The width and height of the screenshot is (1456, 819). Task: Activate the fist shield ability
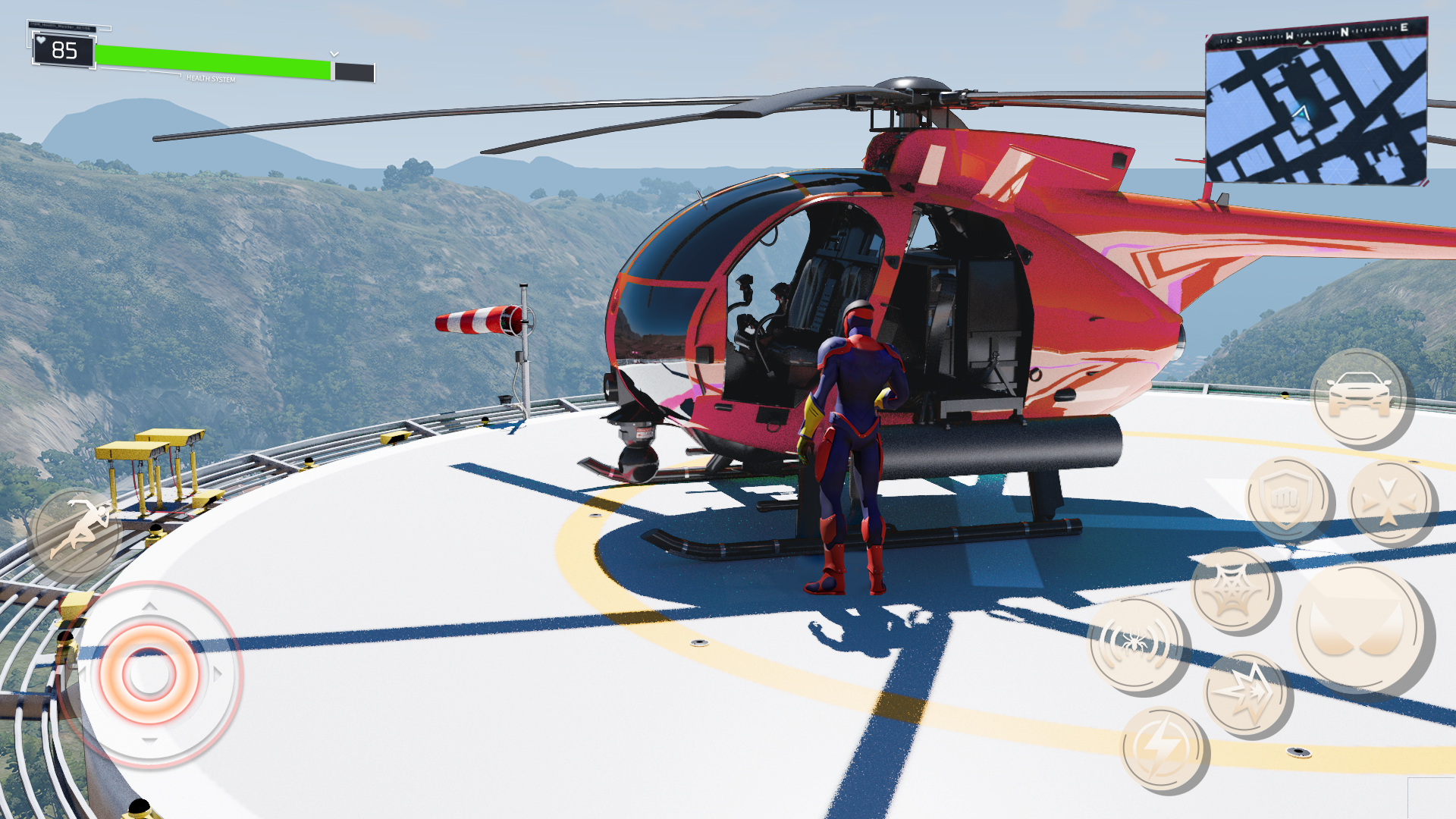[1287, 498]
